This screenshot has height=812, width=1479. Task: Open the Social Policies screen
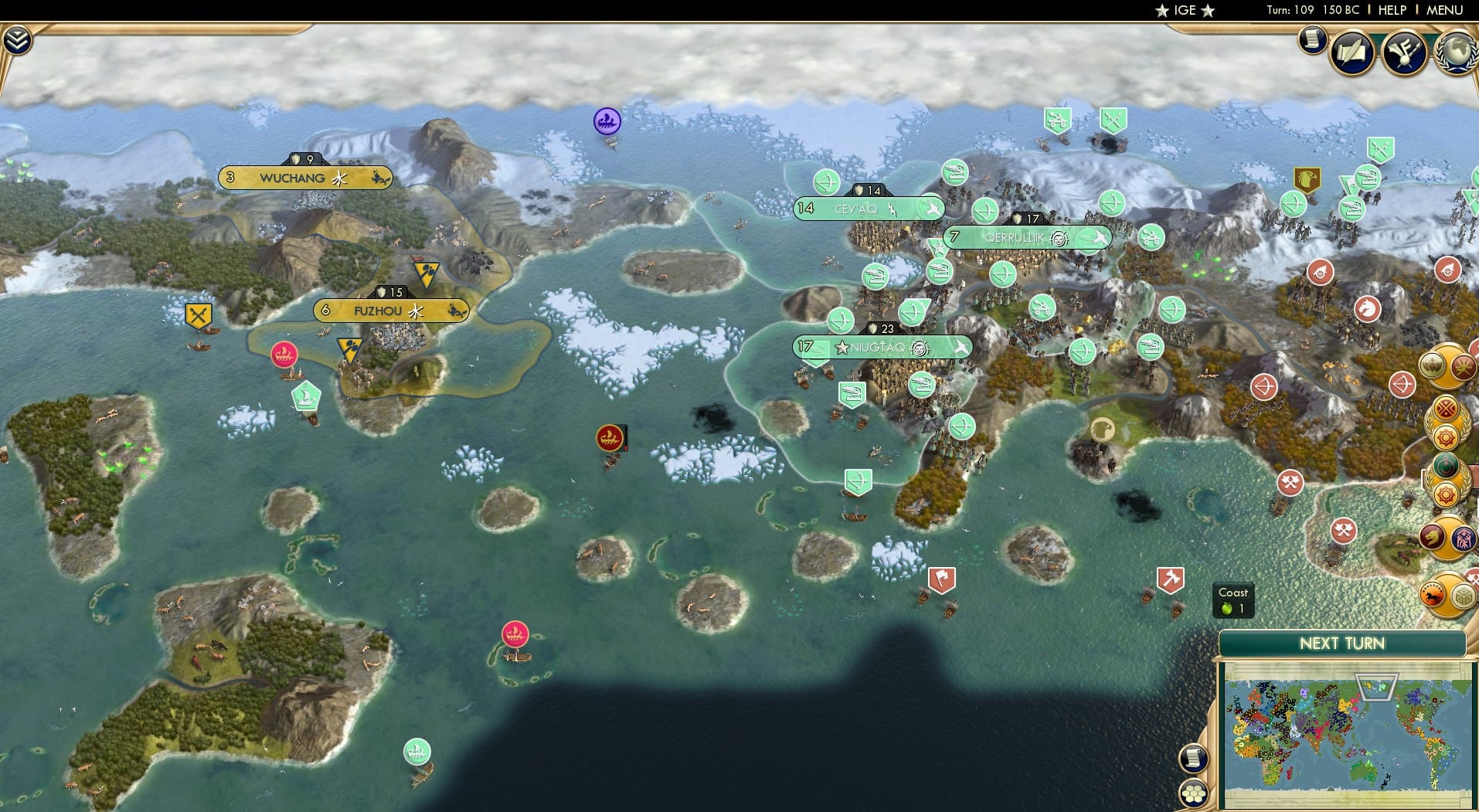pyautogui.click(x=1353, y=53)
